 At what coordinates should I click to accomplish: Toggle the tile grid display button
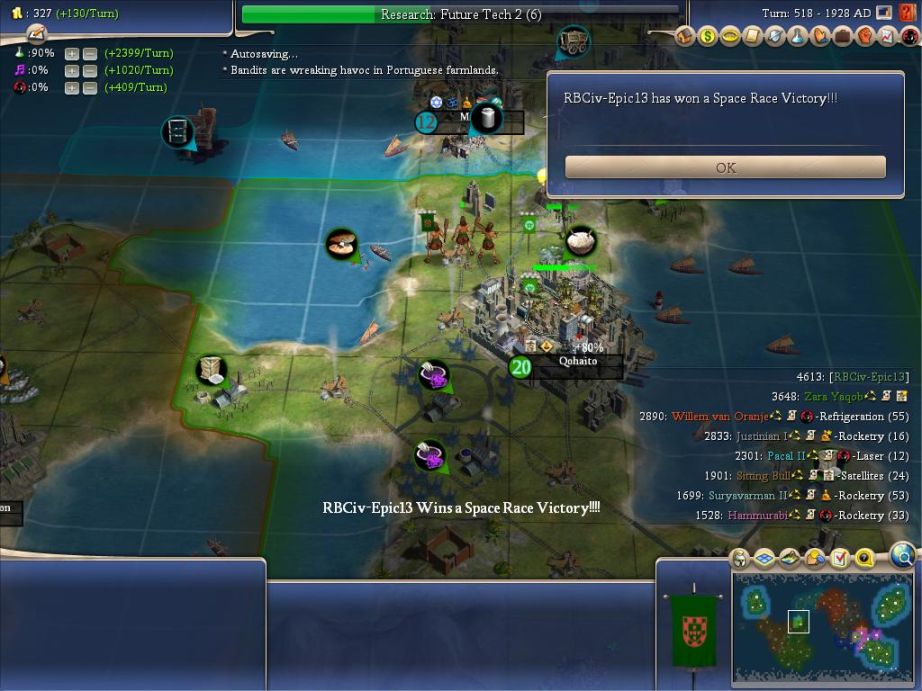click(x=763, y=558)
